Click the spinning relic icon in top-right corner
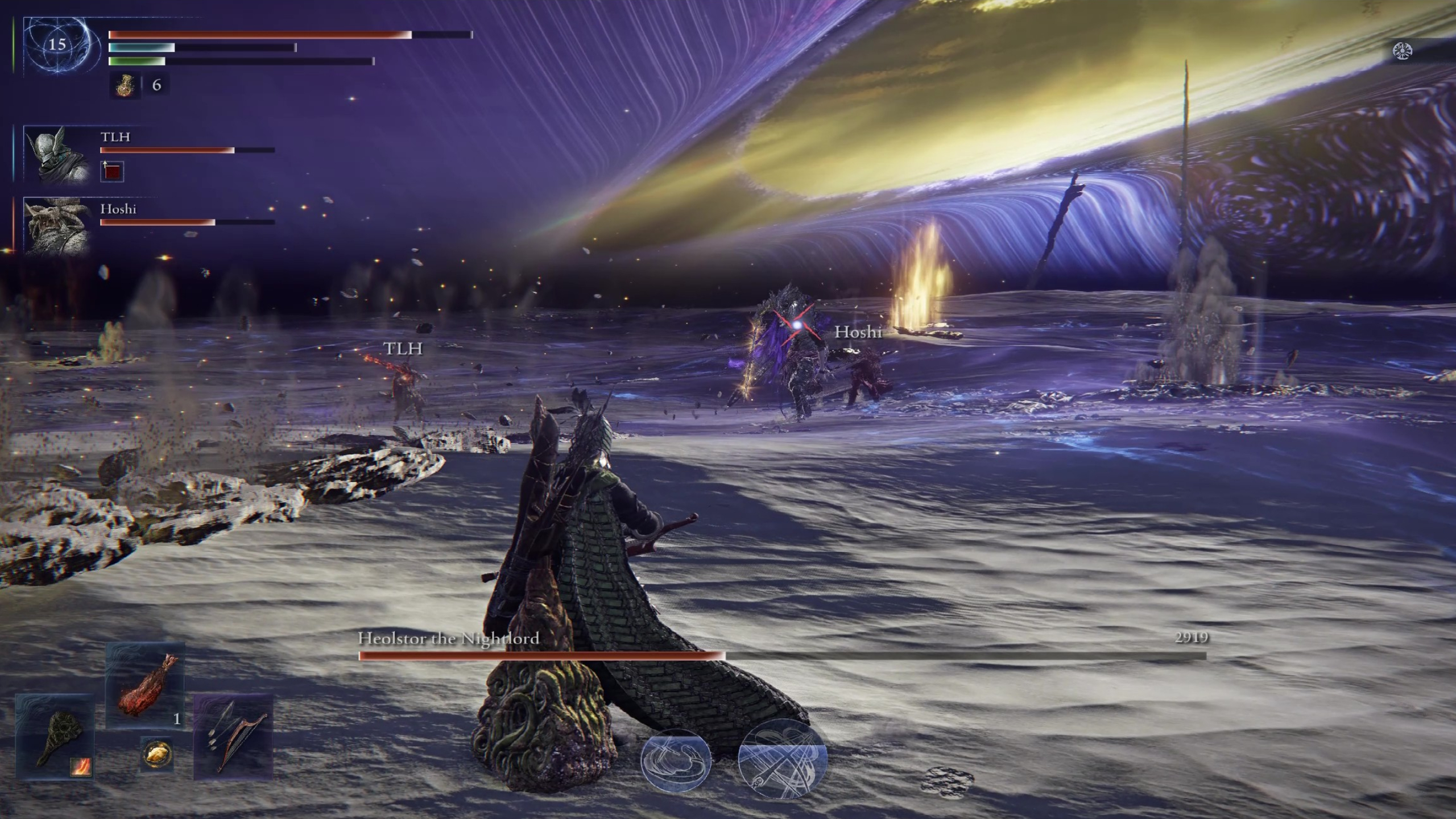The width and height of the screenshot is (1456, 819). click(1403, 50)
